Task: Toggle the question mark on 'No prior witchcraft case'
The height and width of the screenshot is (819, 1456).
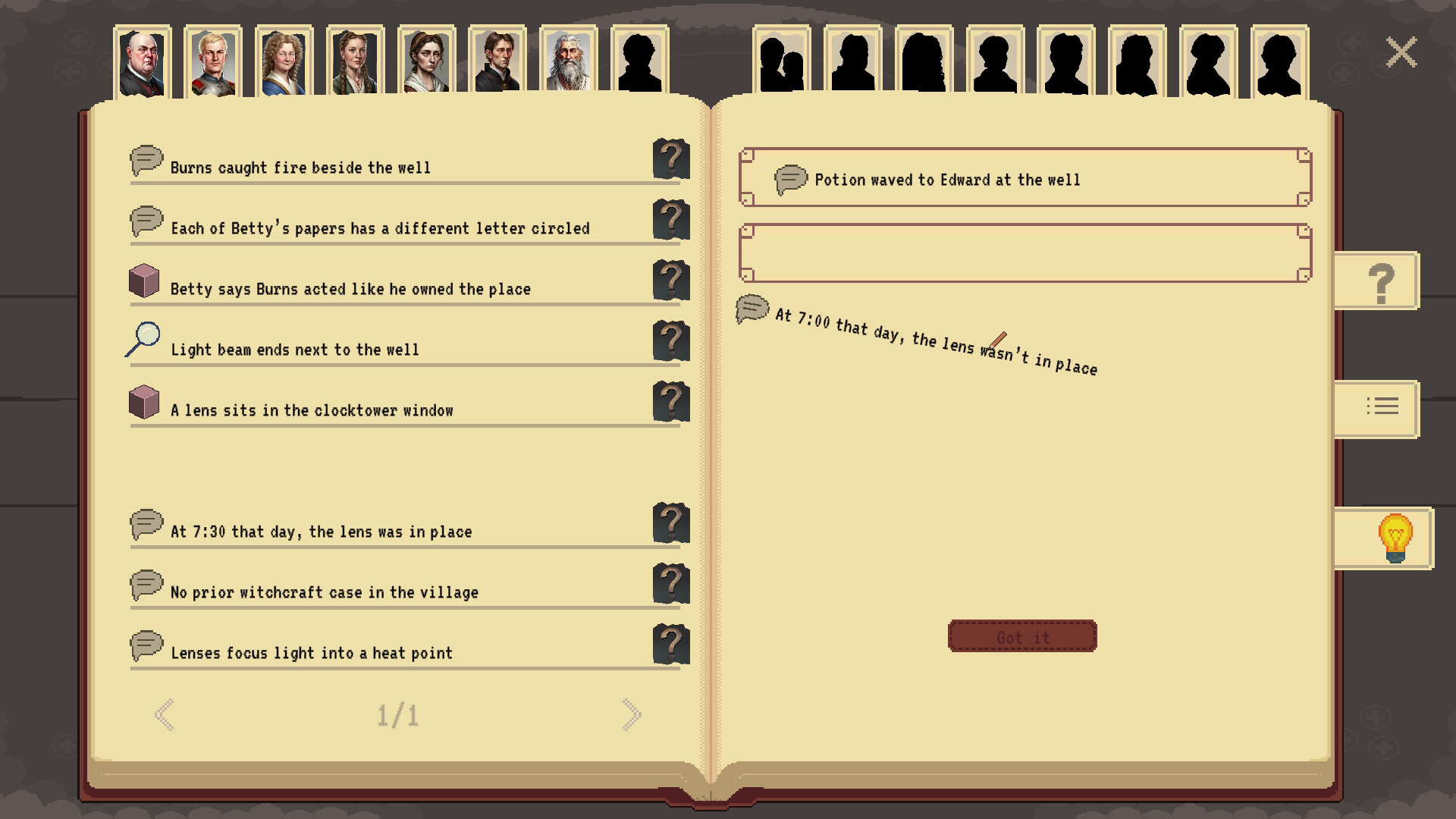Action: (670, 583)
